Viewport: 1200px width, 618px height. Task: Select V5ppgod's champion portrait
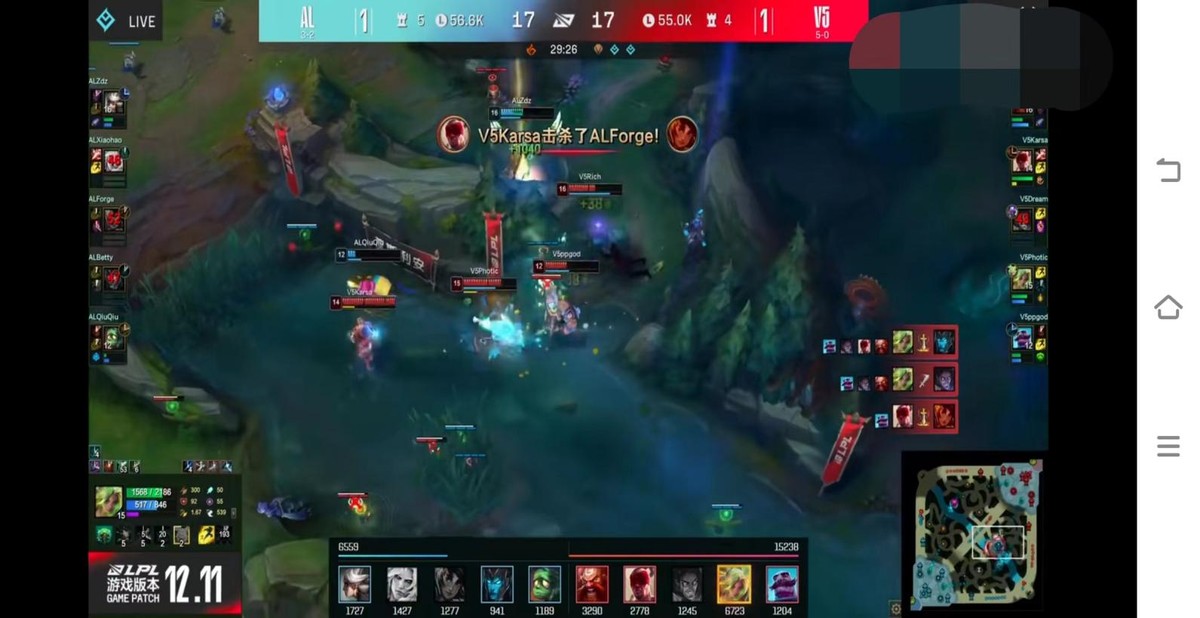[x=1022, y=338]
